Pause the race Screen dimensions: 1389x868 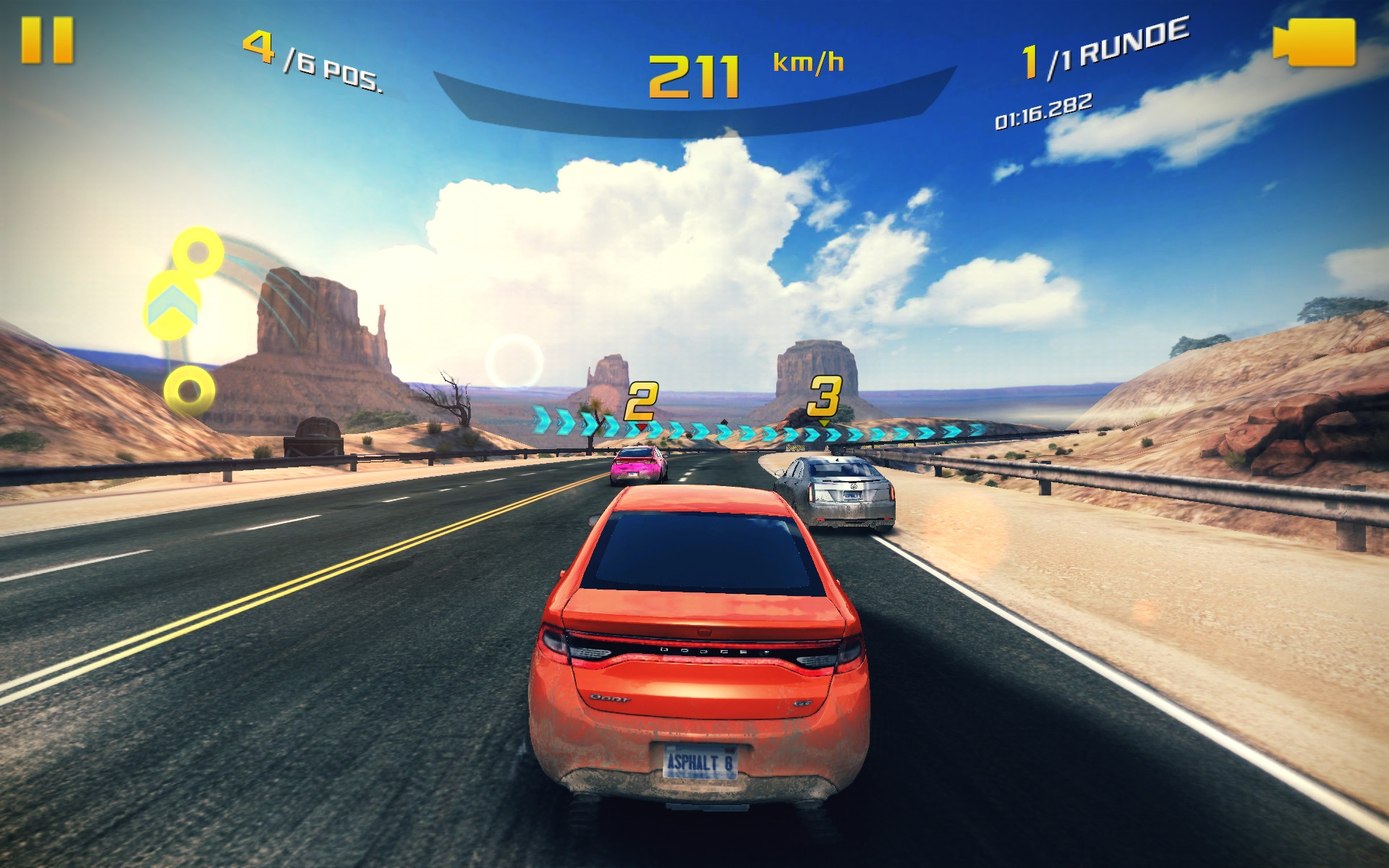(47, 41)
